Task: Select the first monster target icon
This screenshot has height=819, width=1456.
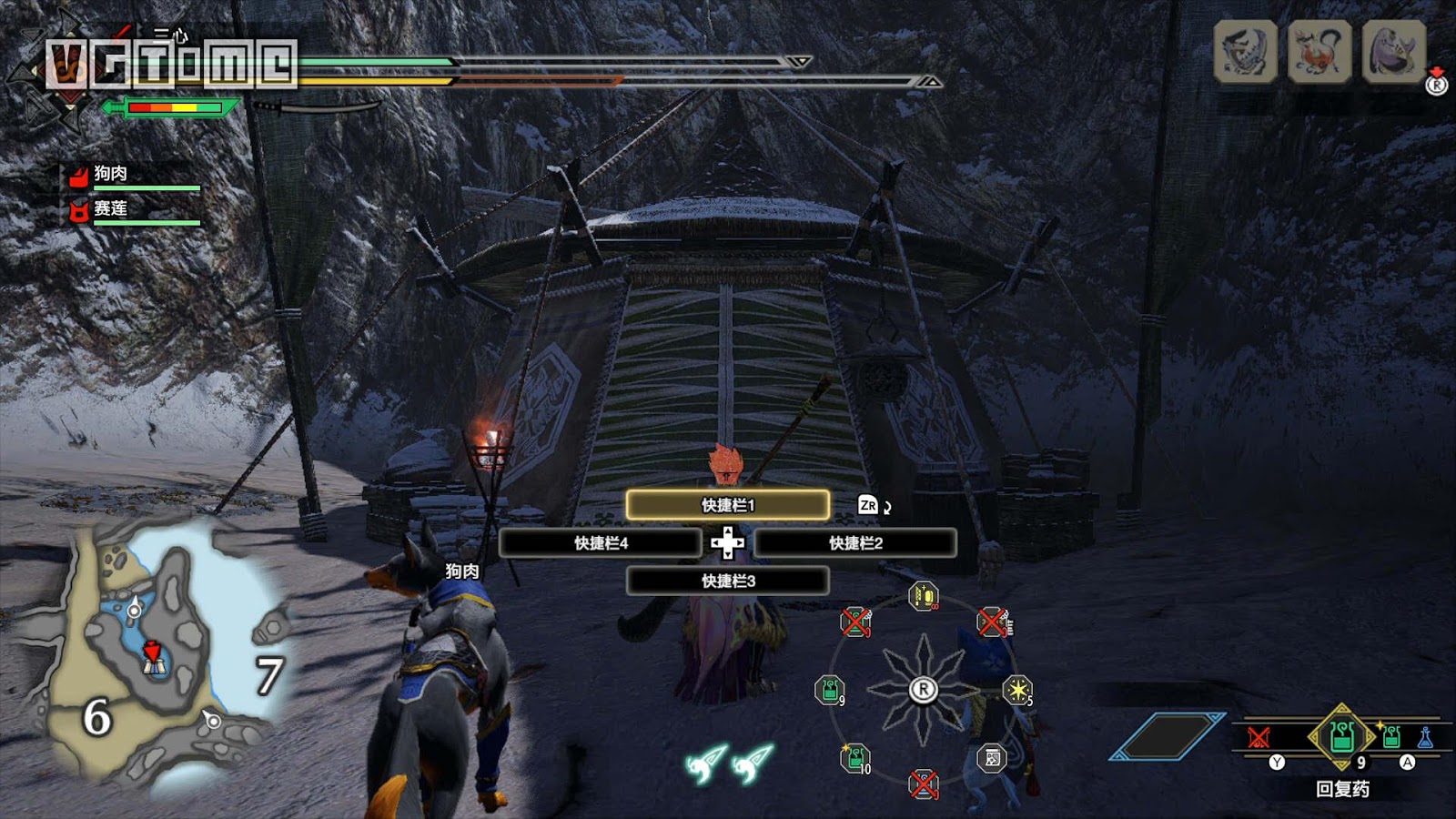Action: tap(1245, 51)
